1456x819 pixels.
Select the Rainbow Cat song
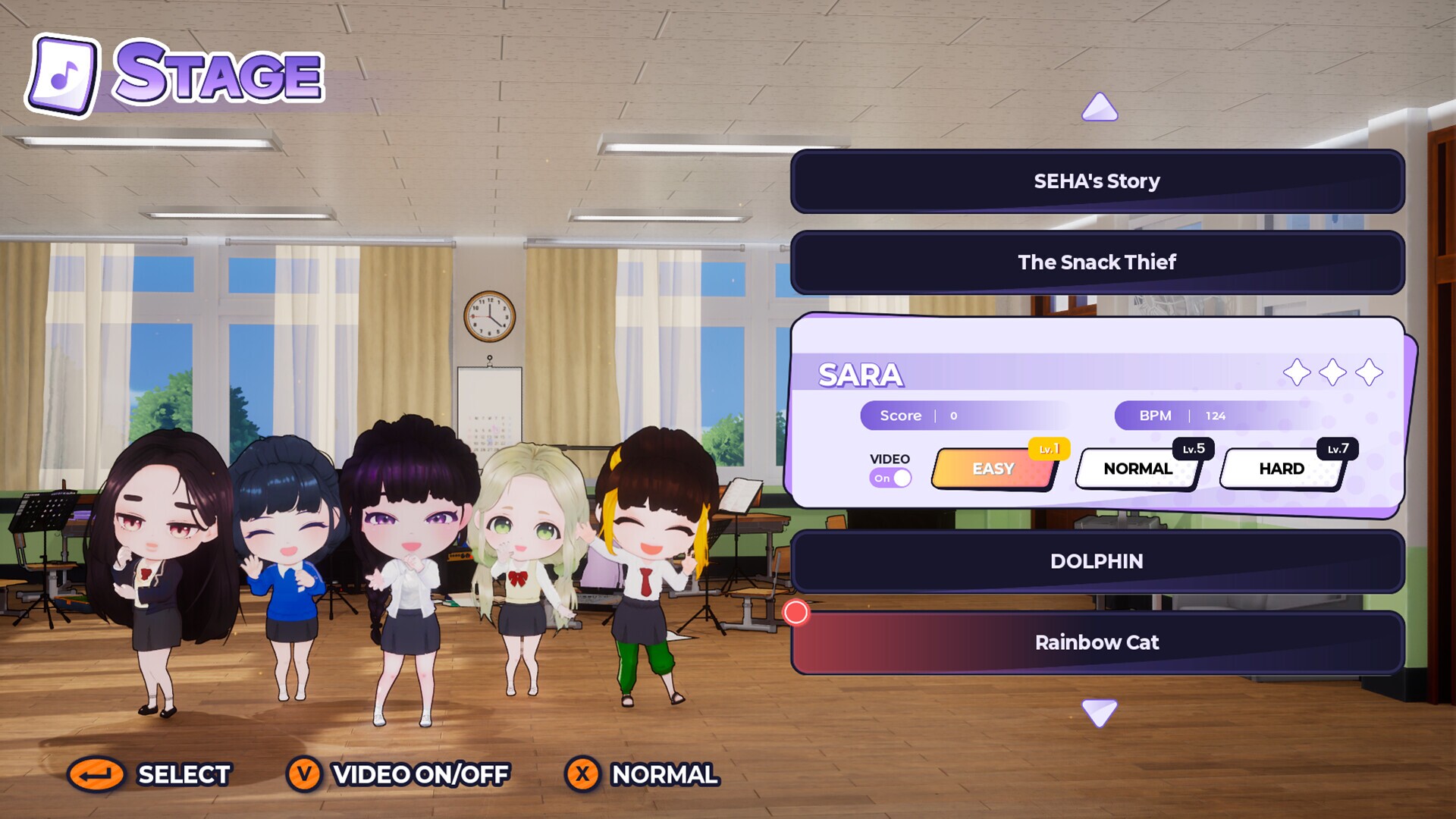(1097, 642)
